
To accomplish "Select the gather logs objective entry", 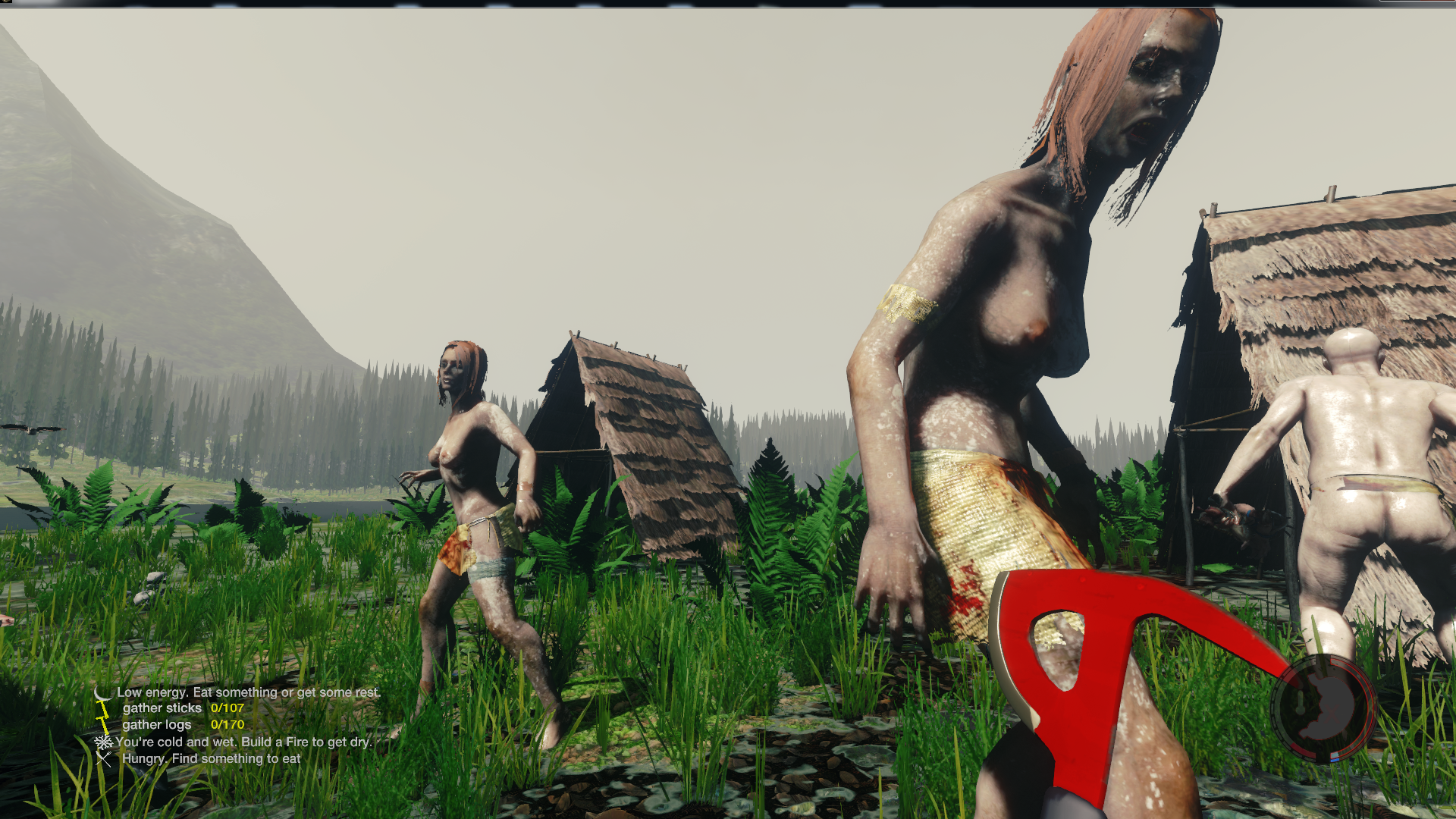I will pos(157,725).
